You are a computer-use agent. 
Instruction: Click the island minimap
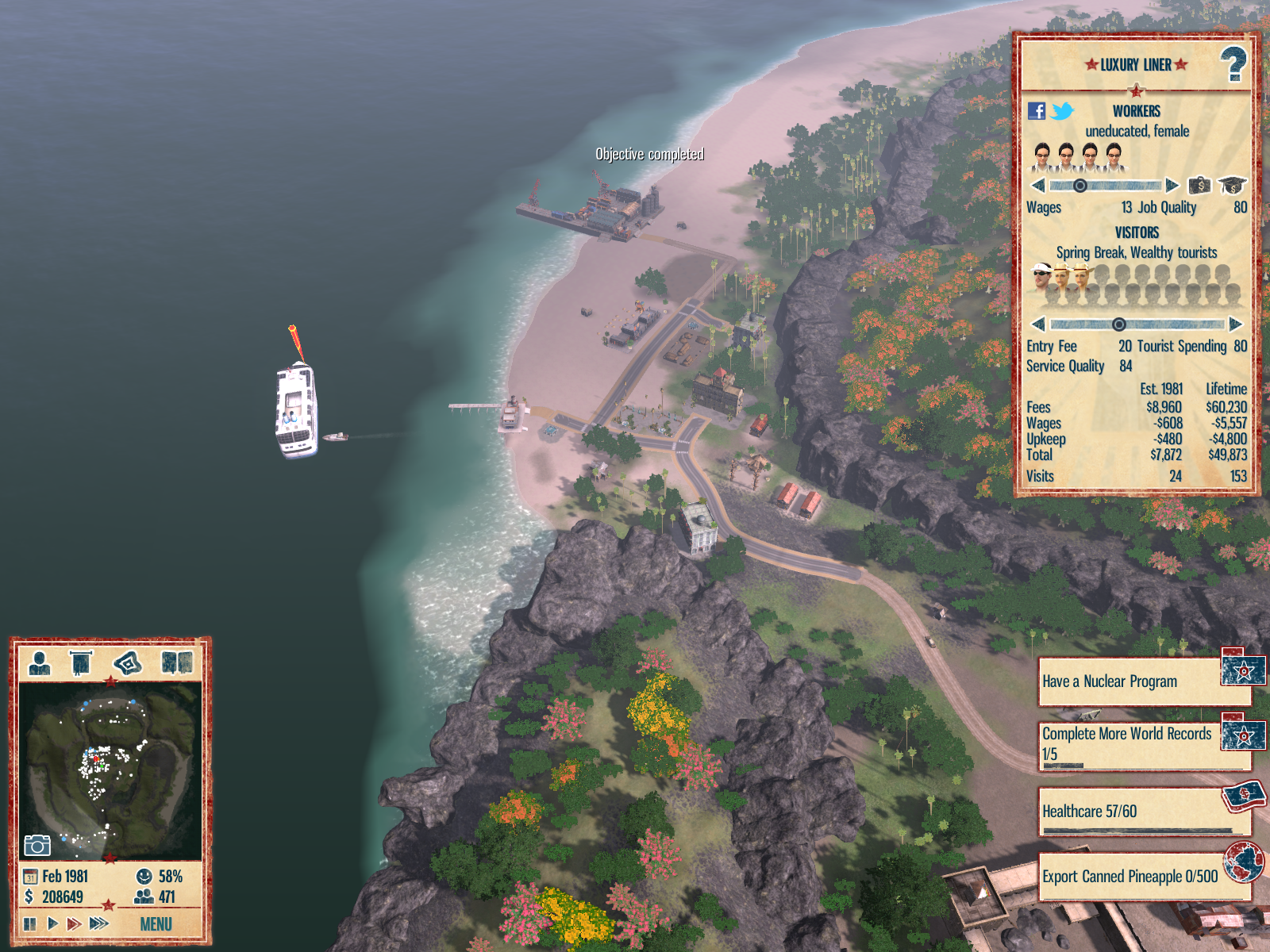[110, 770]
